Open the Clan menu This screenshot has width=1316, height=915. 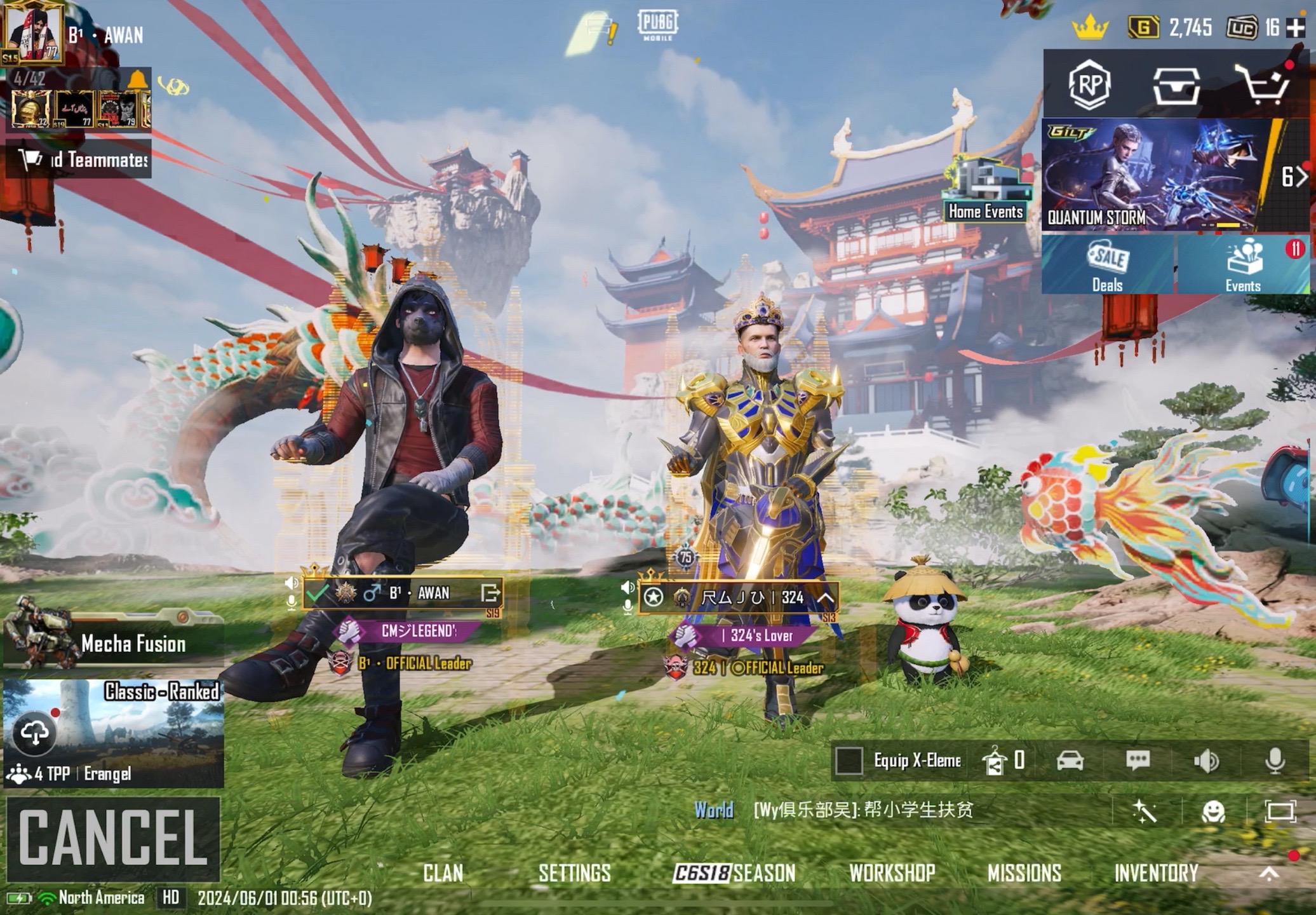(443, 873)
